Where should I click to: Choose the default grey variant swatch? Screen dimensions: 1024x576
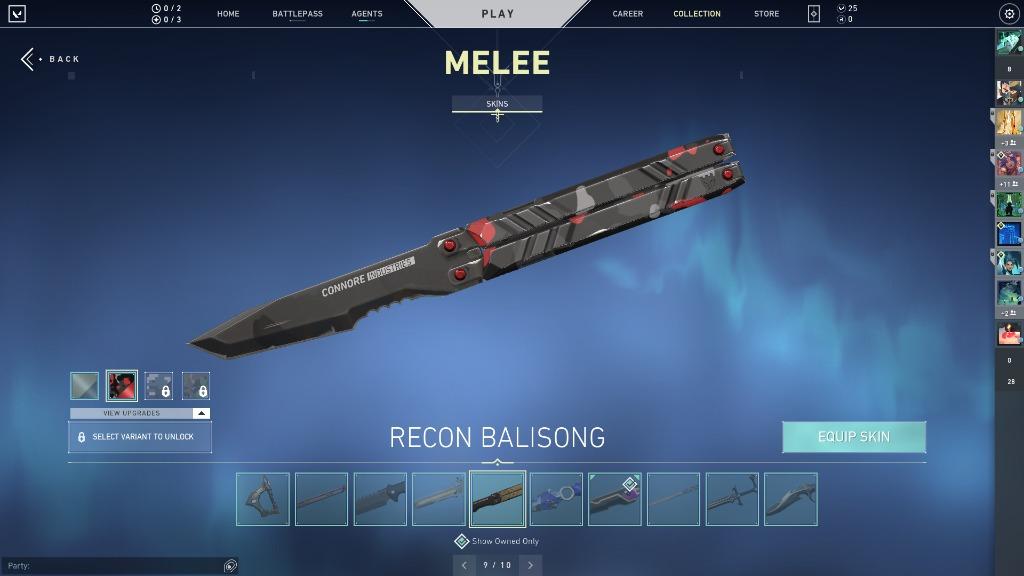tap(84, 386)
